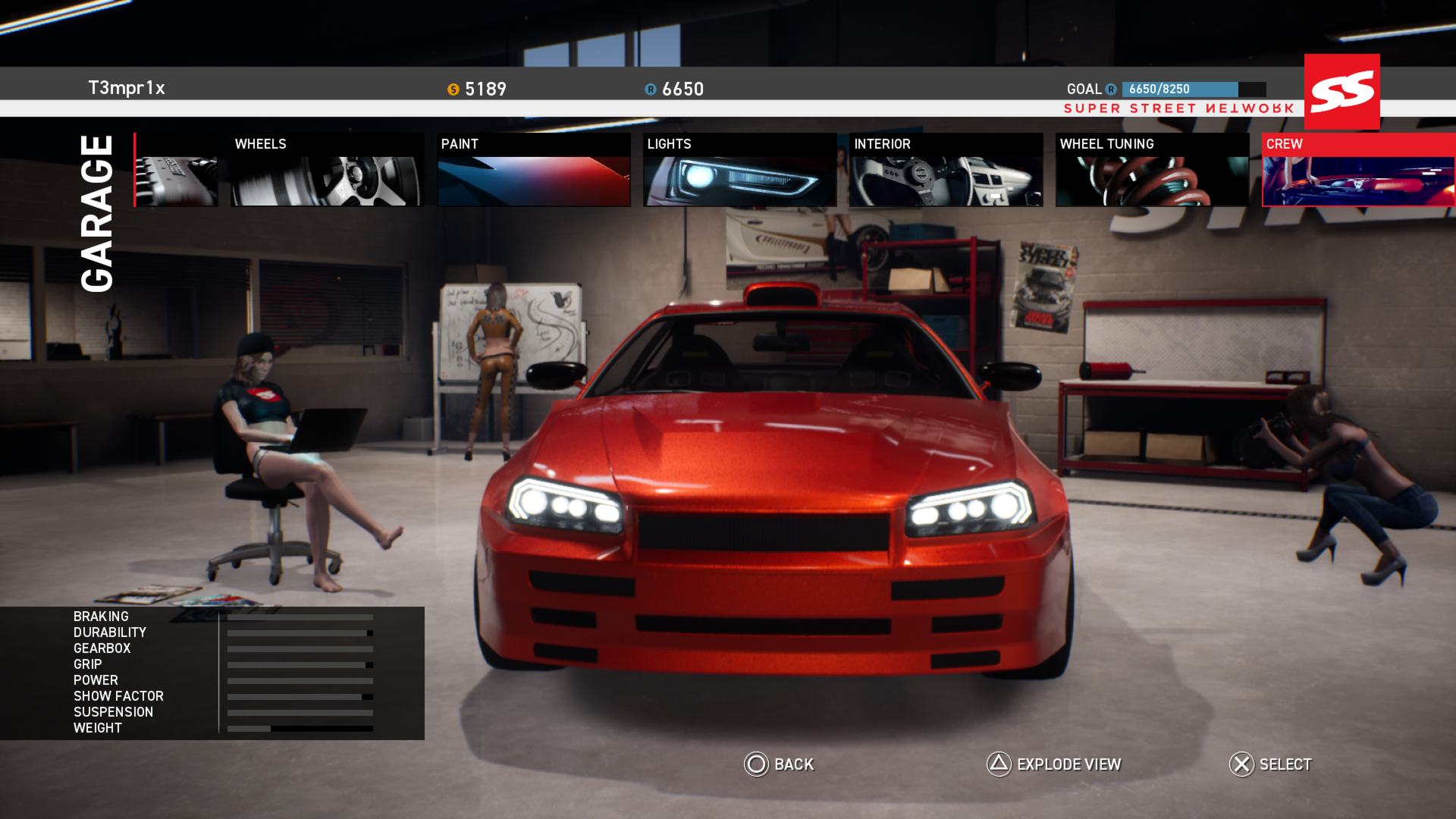1456x819 pixels.
Task: Click the player name T3mpr1x
Action: coord(126,88)
